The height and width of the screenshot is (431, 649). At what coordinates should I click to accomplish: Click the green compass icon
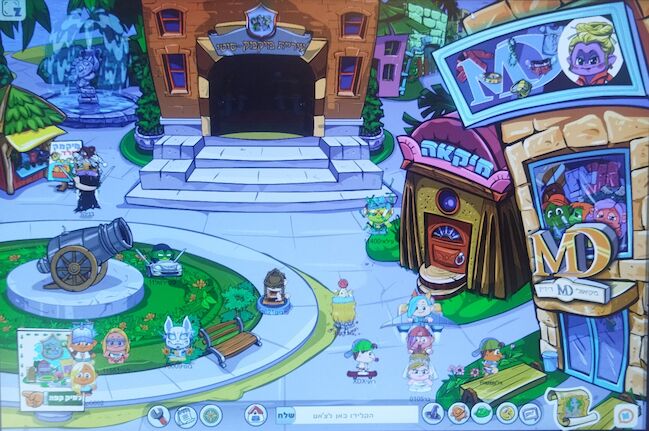(x=210, y=413)
